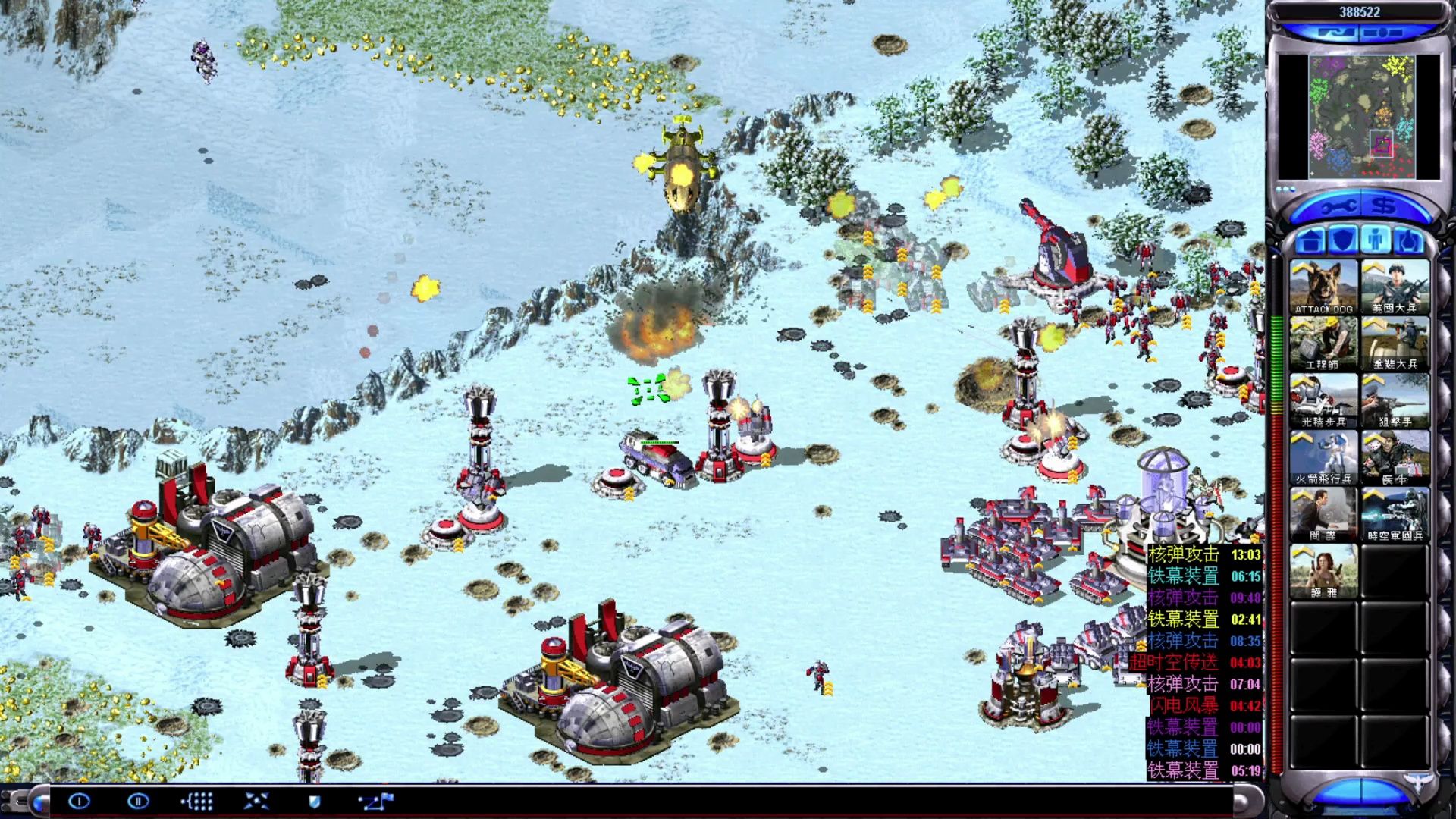
Task: Train a Rocketeer (火箭飞行兵)
Action: click(x=1323, y=457)
